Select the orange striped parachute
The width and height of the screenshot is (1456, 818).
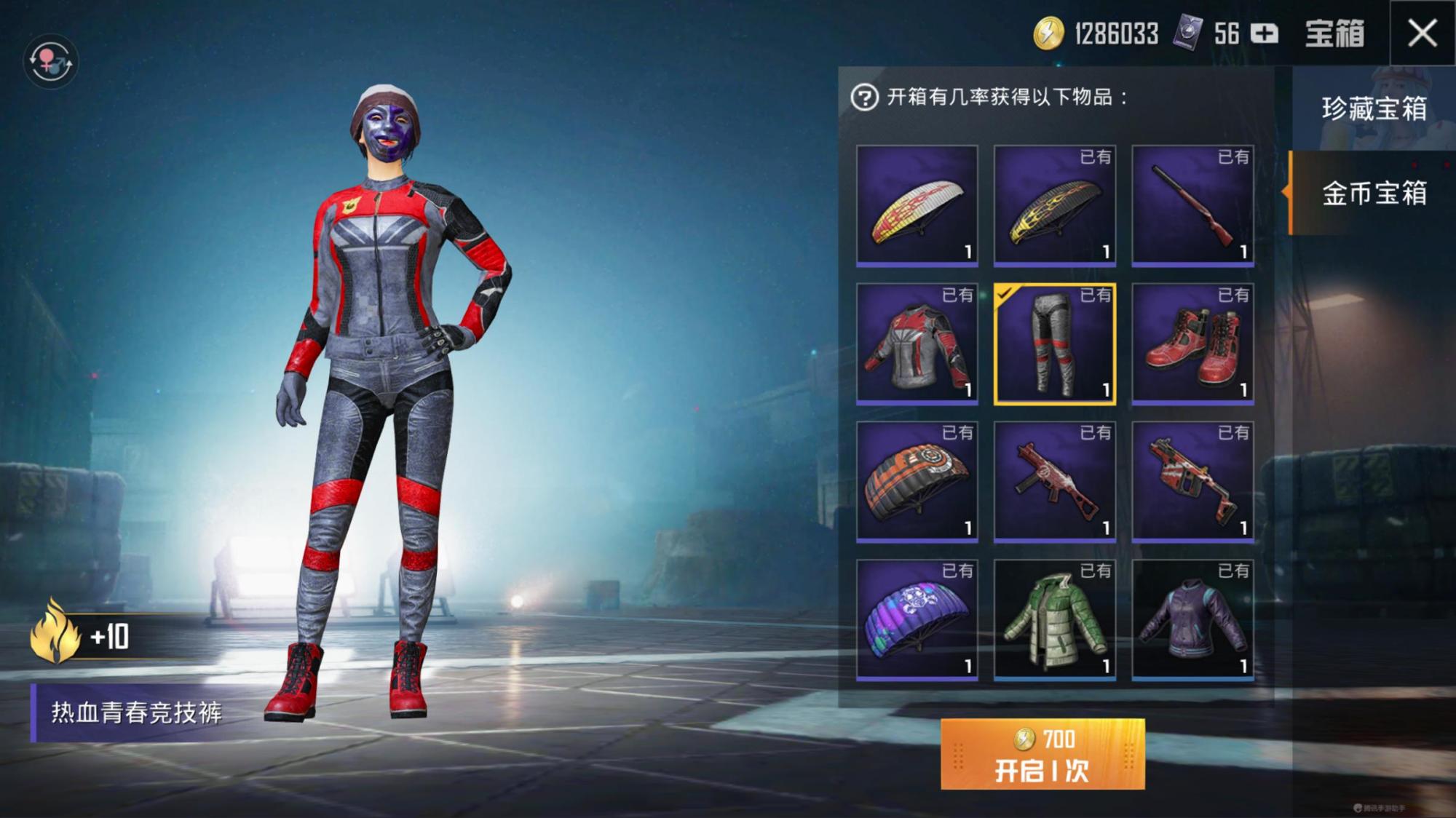(x=917, y=481)
